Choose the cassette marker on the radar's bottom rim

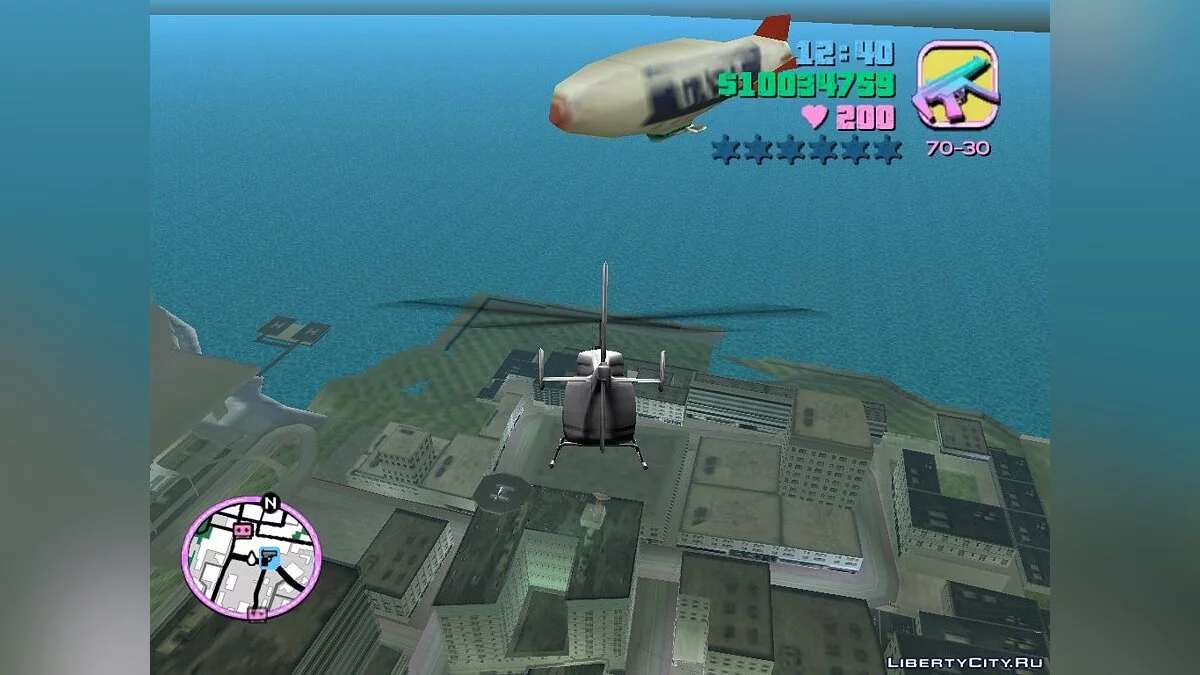coord(258,612)
